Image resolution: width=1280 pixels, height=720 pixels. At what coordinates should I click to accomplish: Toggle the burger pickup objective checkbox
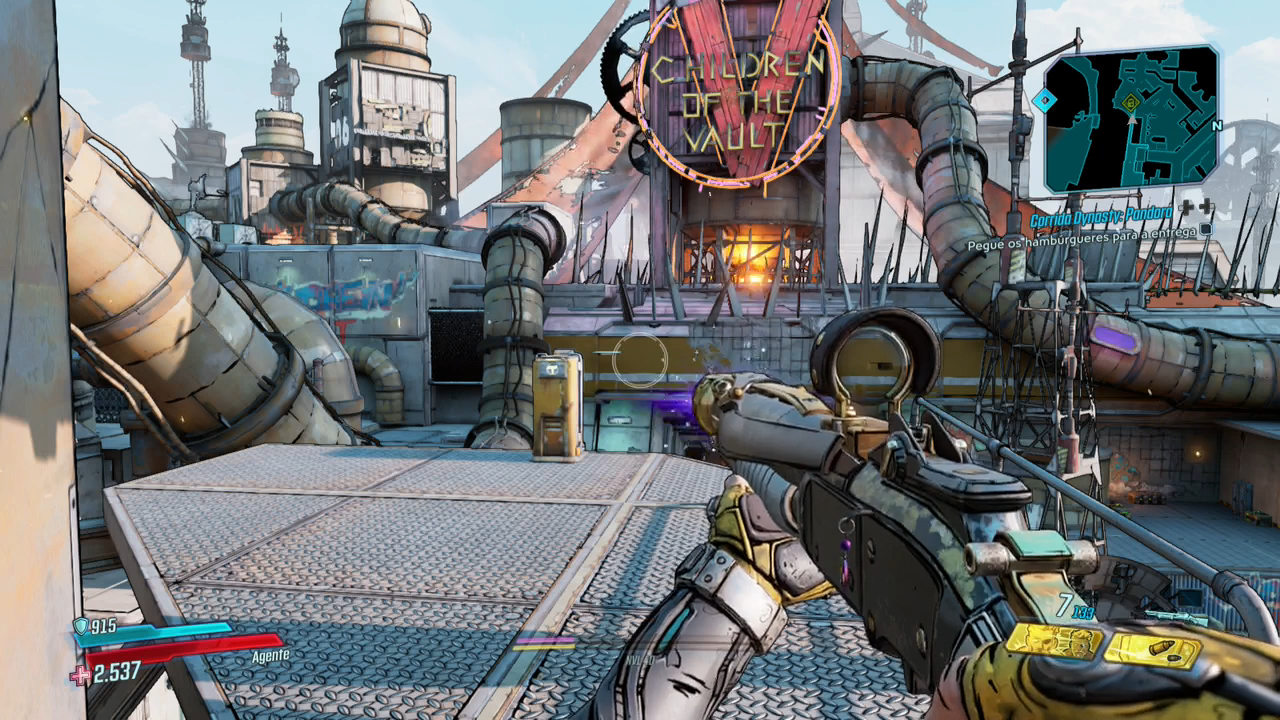point(1206,229)
